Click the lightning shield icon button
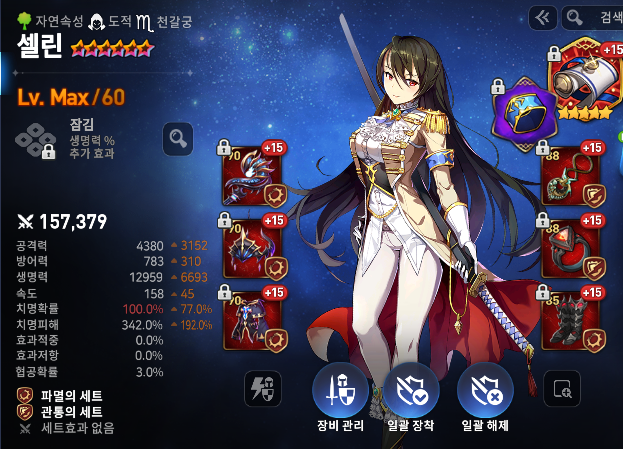Image resolution: width=623 pixels, height=449 pixels. (263, 388)
